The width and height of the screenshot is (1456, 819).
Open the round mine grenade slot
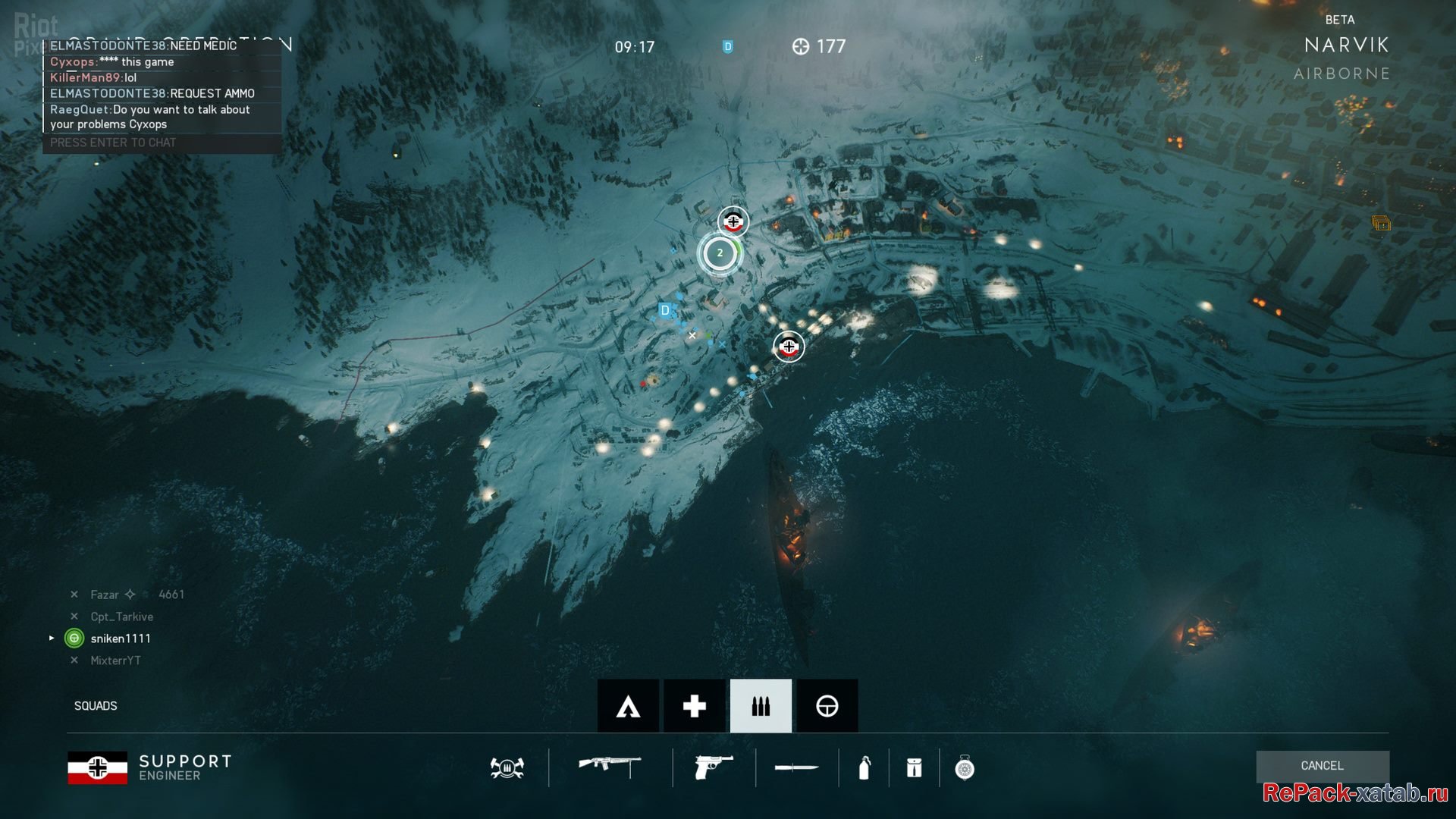coord(964,768)
